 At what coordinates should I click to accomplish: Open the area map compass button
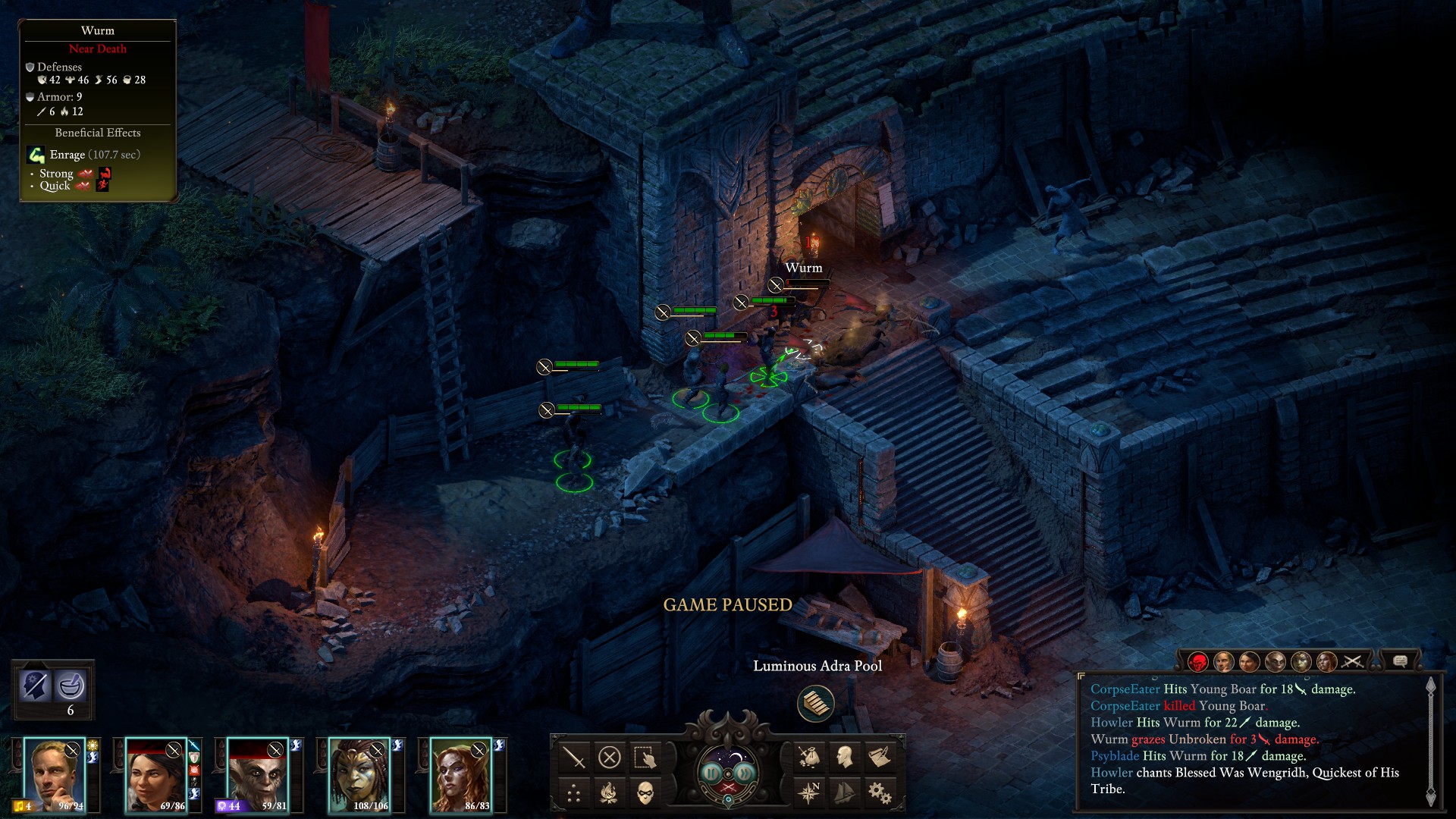click(809, 793)
